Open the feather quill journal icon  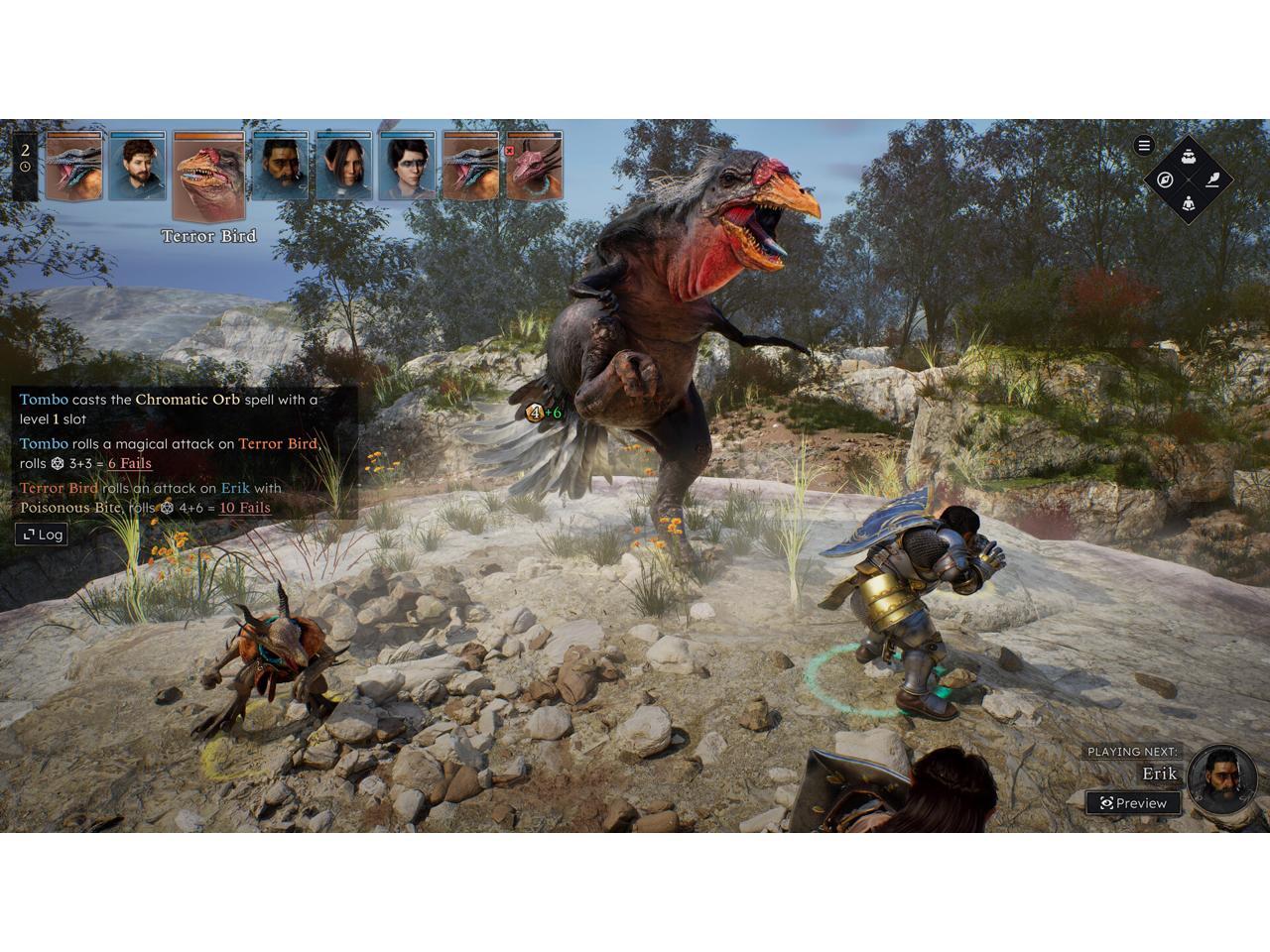click(1212, 179)
